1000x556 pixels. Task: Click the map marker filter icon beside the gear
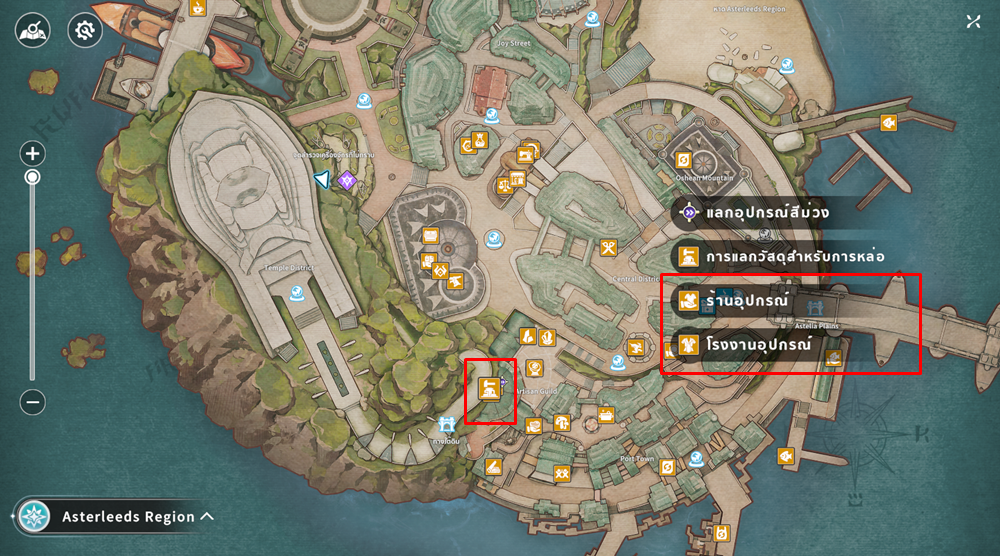point(33,31)
